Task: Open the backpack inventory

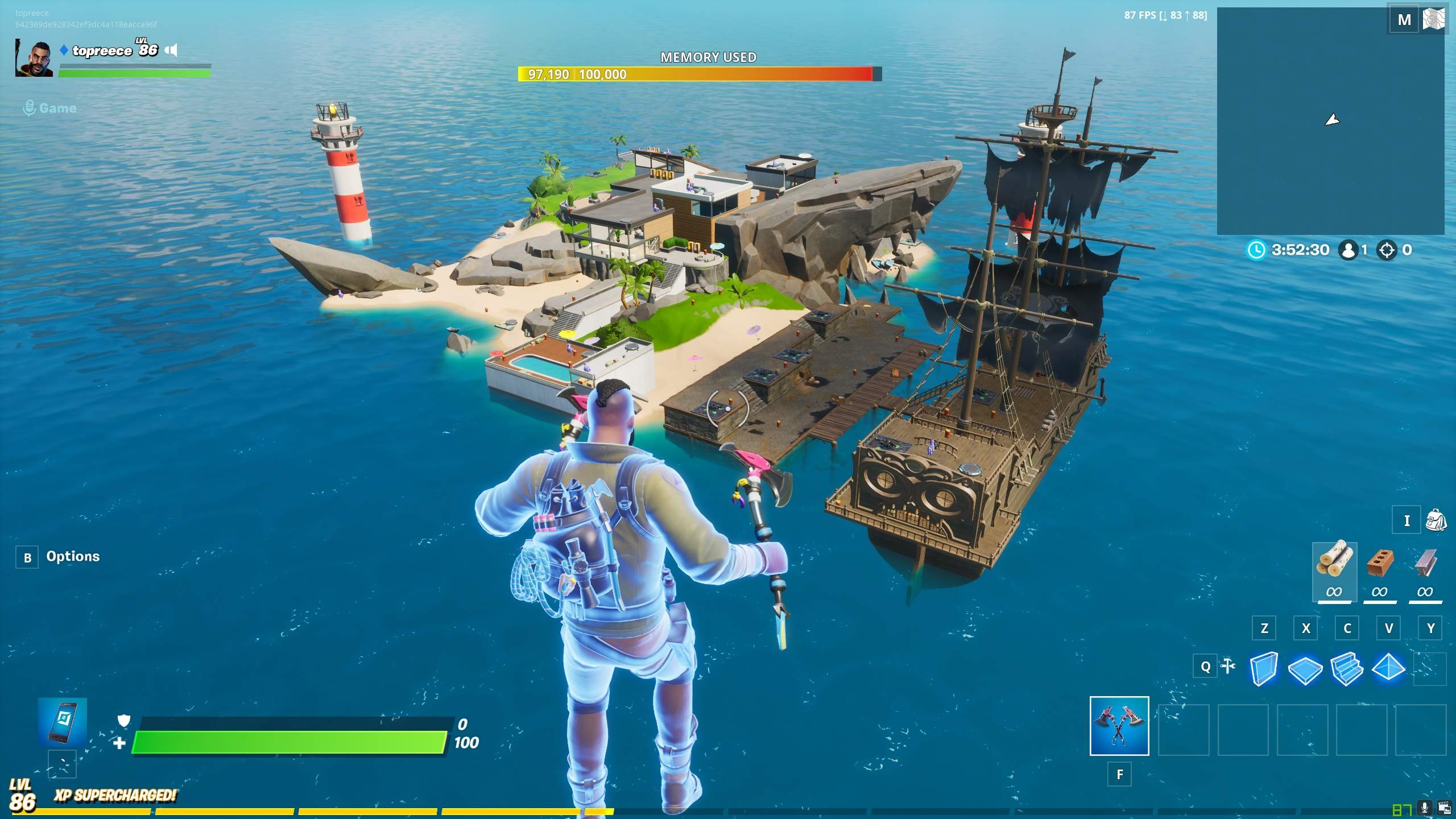Action: click(1436, 520)
